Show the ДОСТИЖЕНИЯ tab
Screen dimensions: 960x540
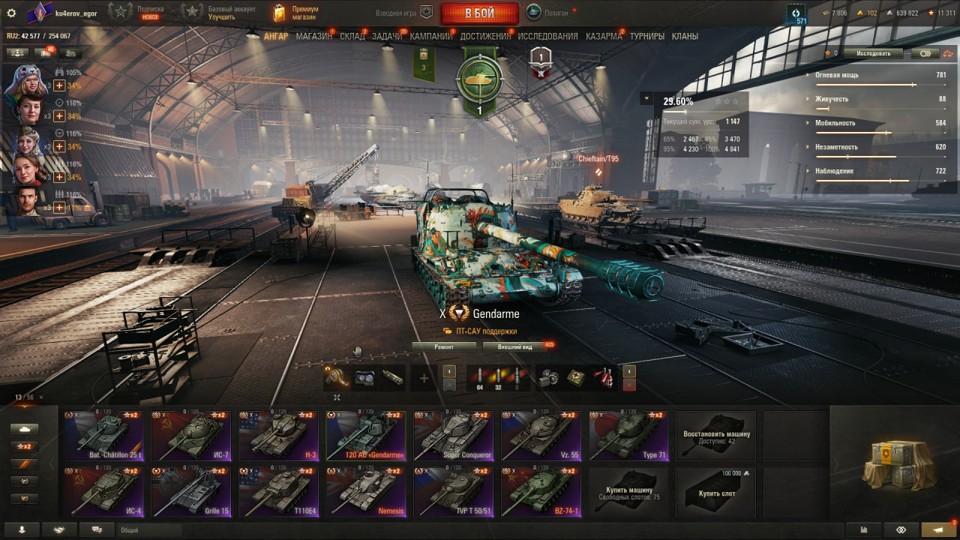tap(486, 36)
